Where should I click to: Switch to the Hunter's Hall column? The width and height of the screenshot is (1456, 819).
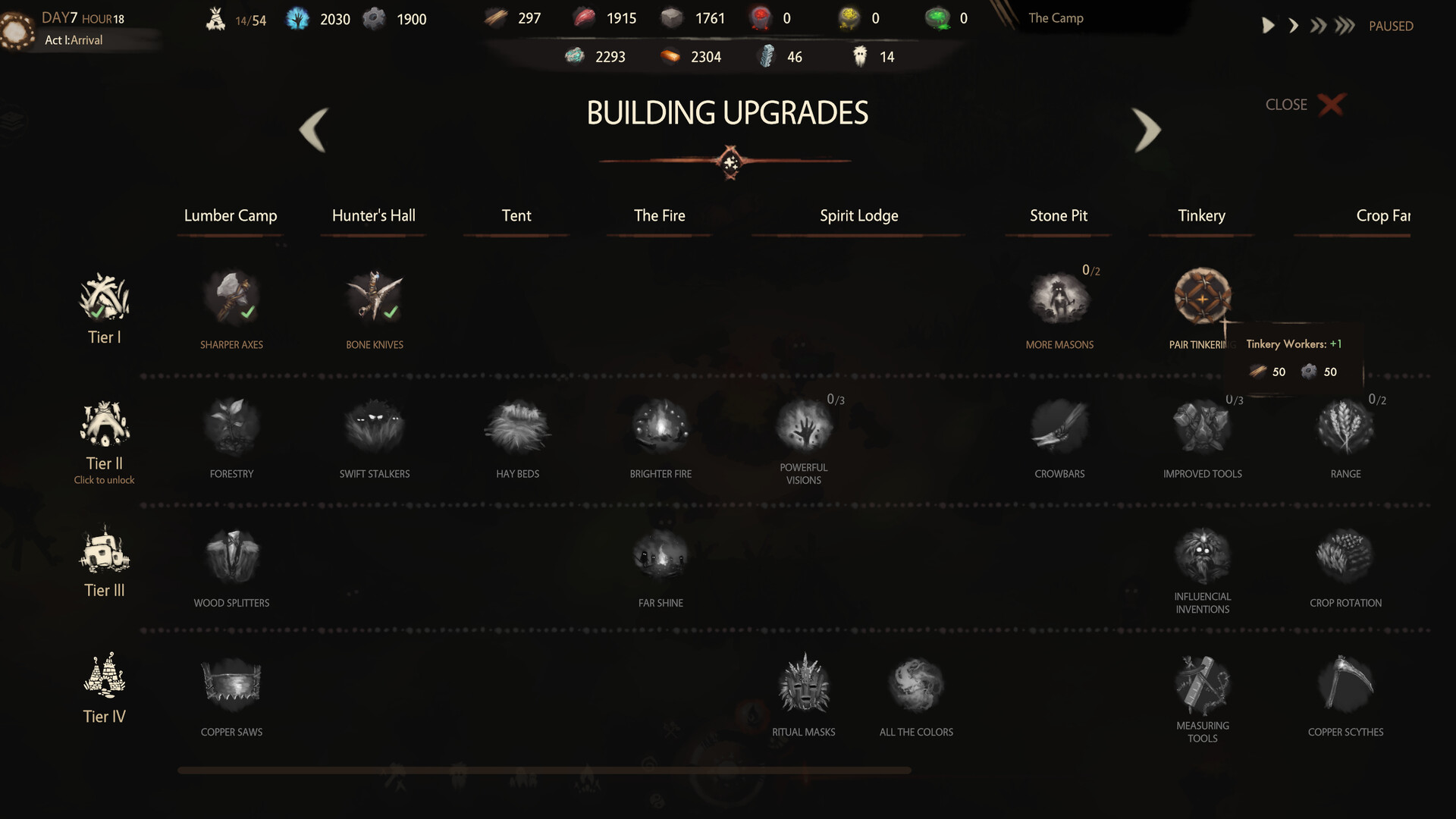[x=373, y=216]
